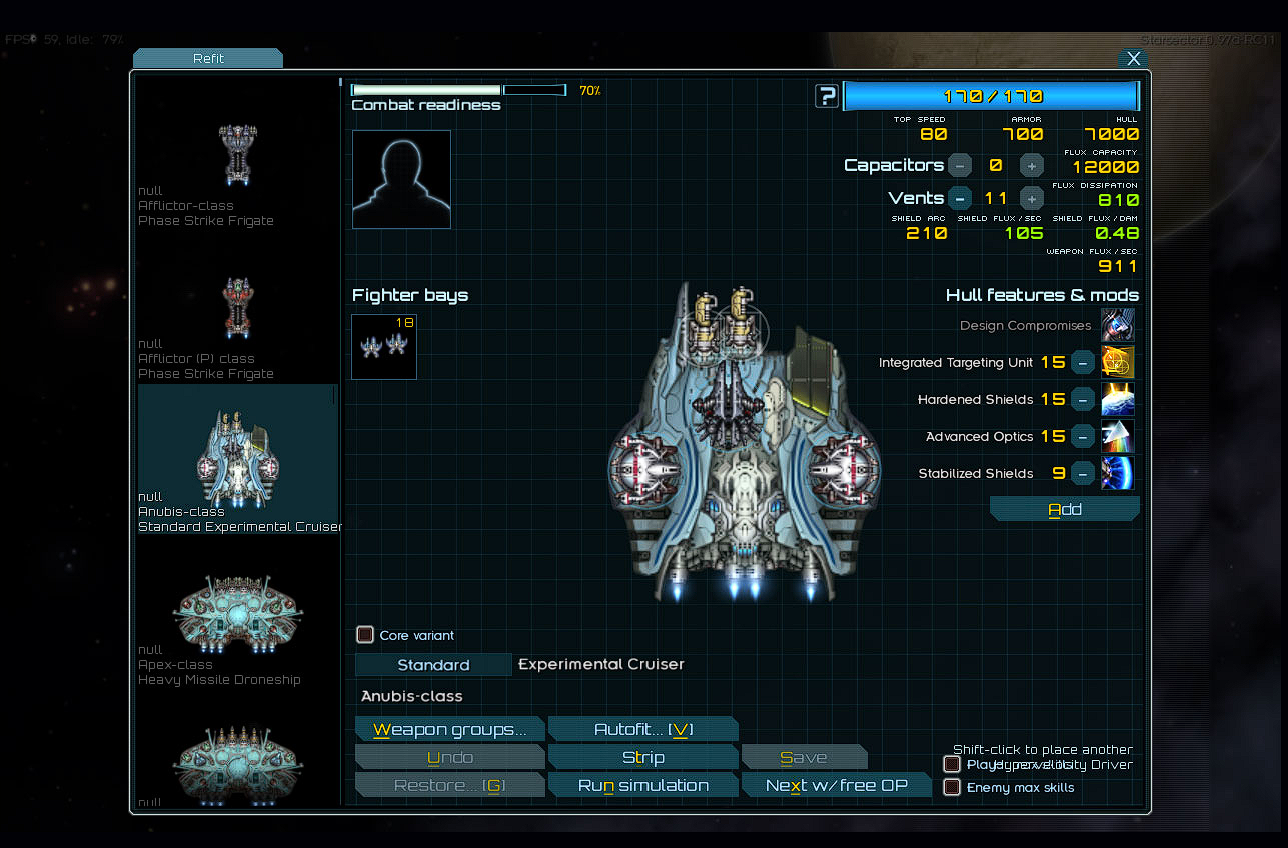
Task: Add a new hull mod
Action: [x=1064, y=509]
